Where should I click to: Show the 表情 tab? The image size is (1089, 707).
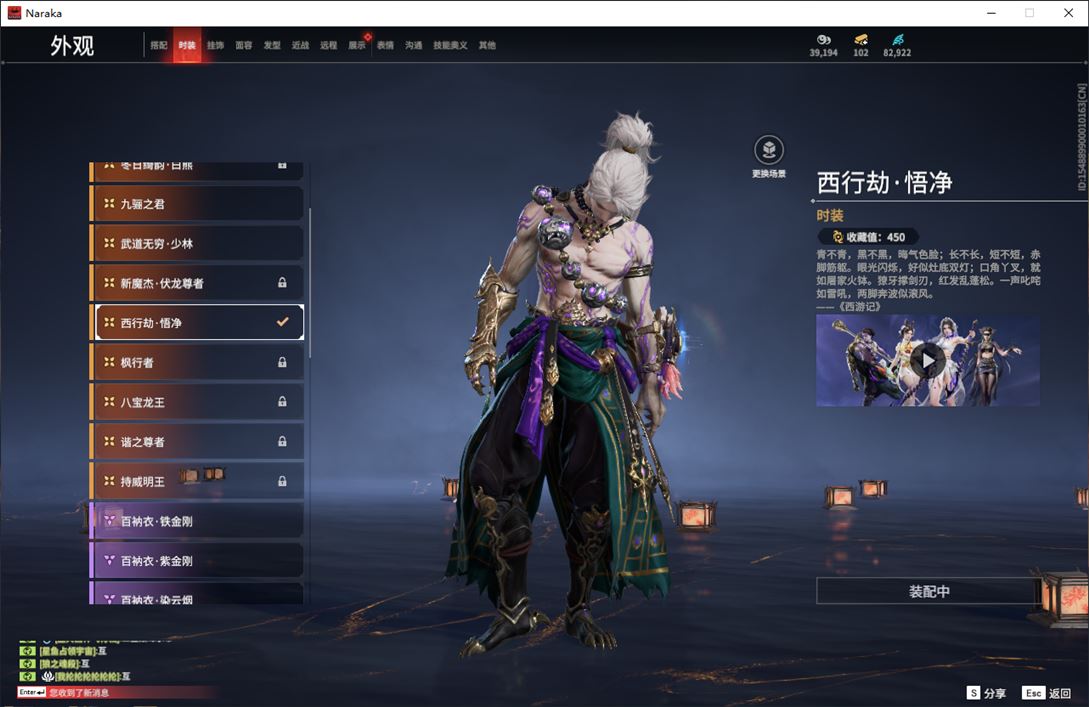(x=385, y=46)
